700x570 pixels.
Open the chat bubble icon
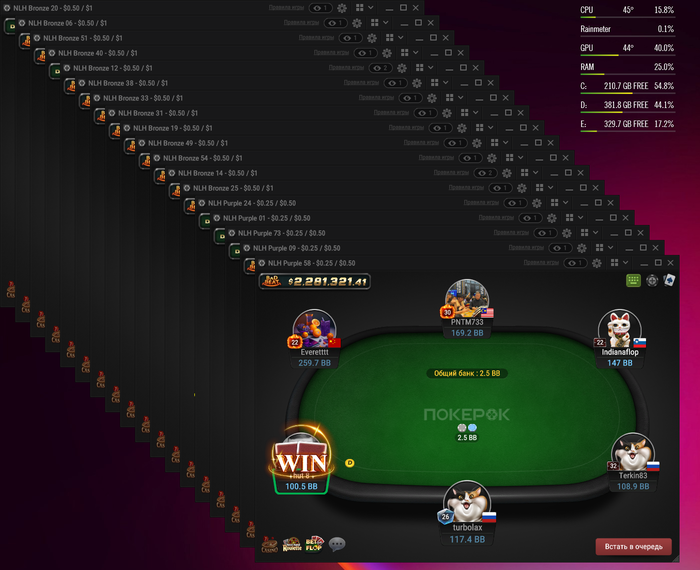(x=337, y=544)
